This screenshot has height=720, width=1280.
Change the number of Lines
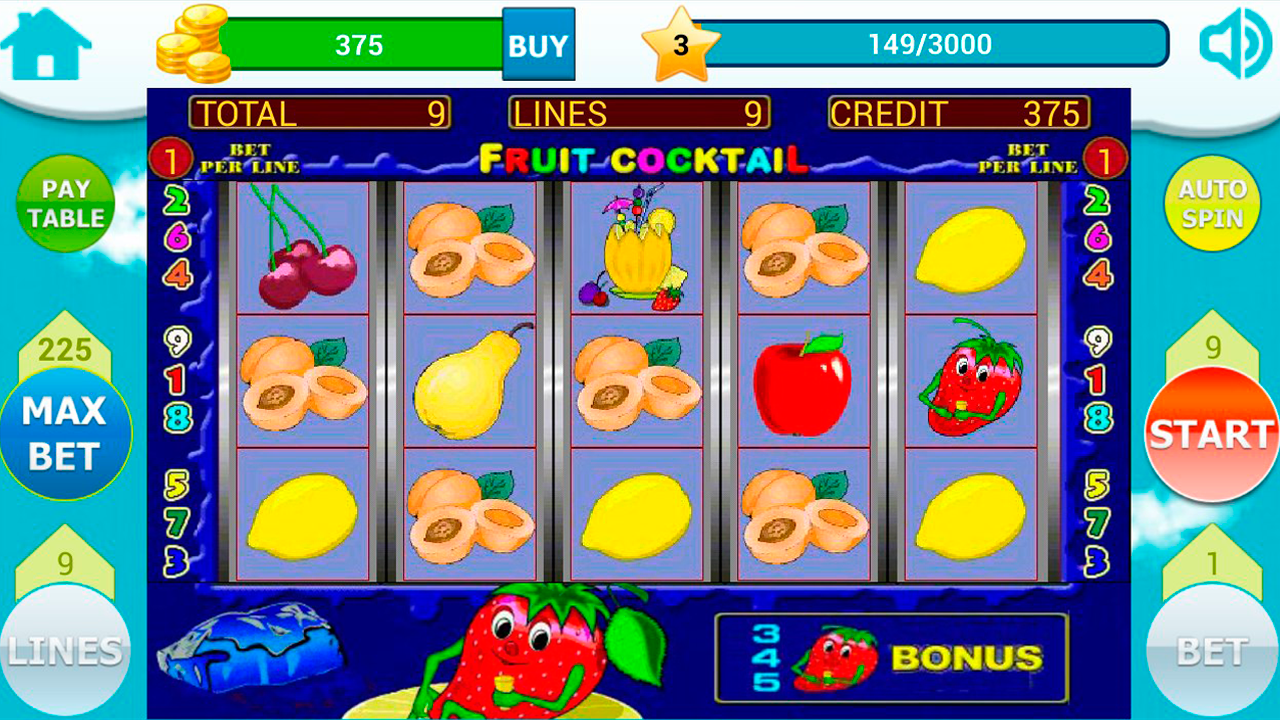(x=65, y=650)
